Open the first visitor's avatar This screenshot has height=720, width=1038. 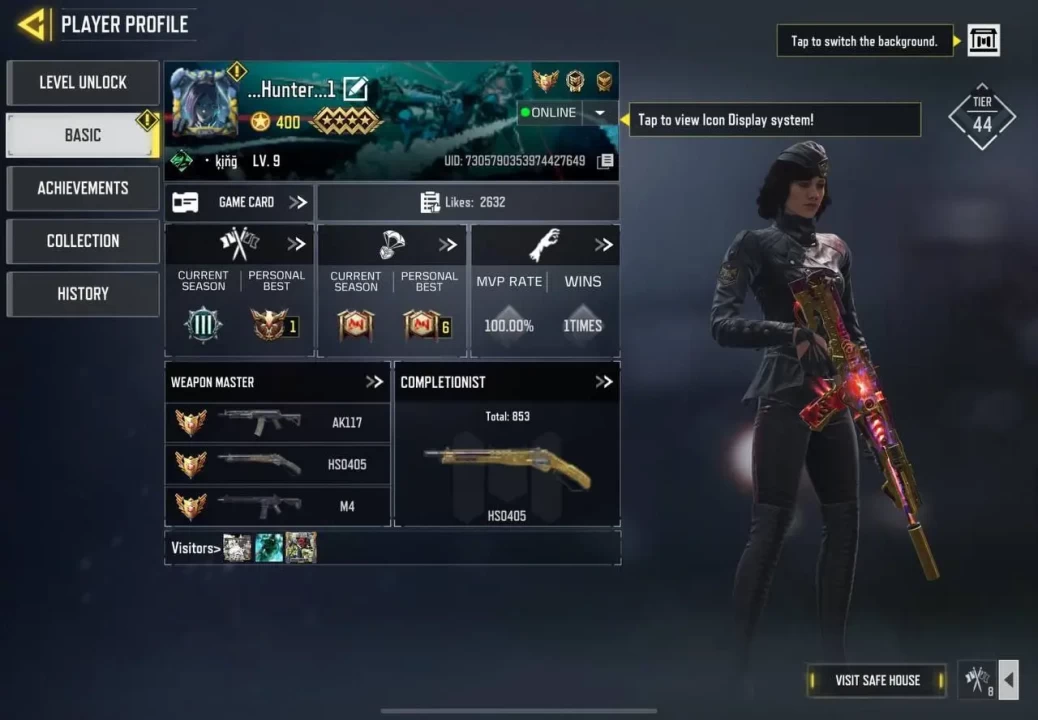[237, 548]
